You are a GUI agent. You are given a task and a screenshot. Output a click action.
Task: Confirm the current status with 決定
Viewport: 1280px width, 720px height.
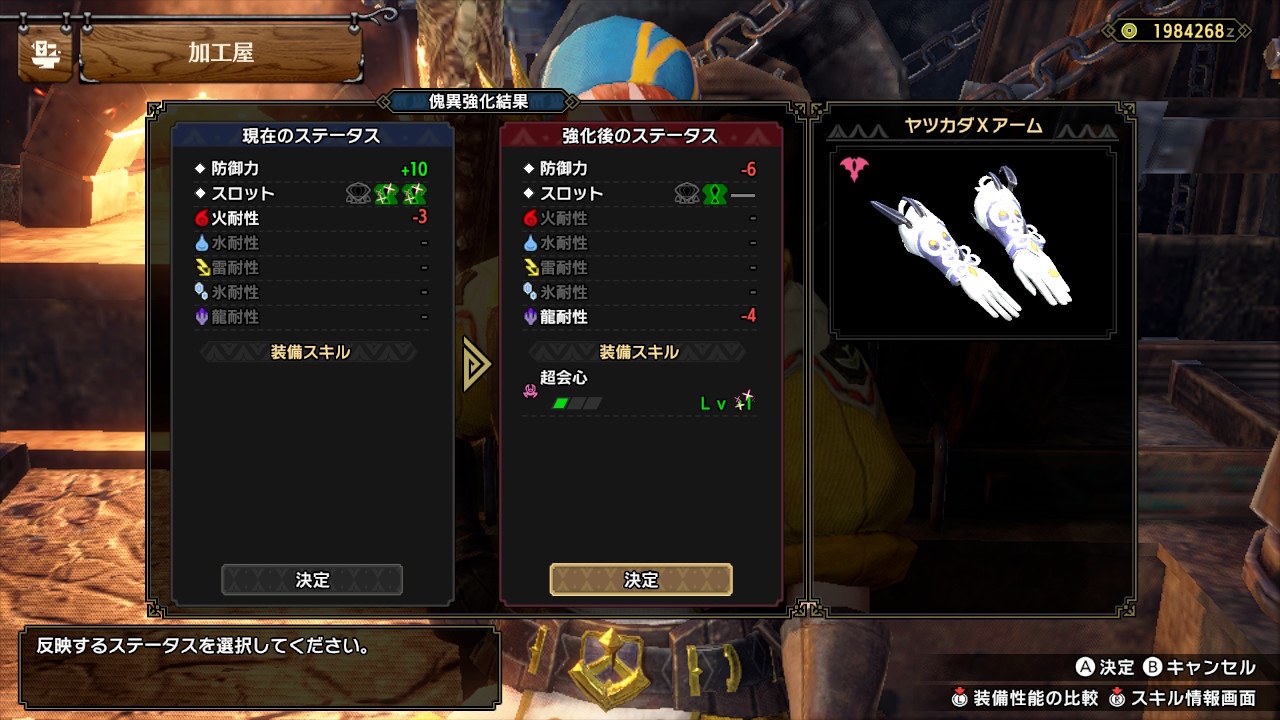point(312,580)
